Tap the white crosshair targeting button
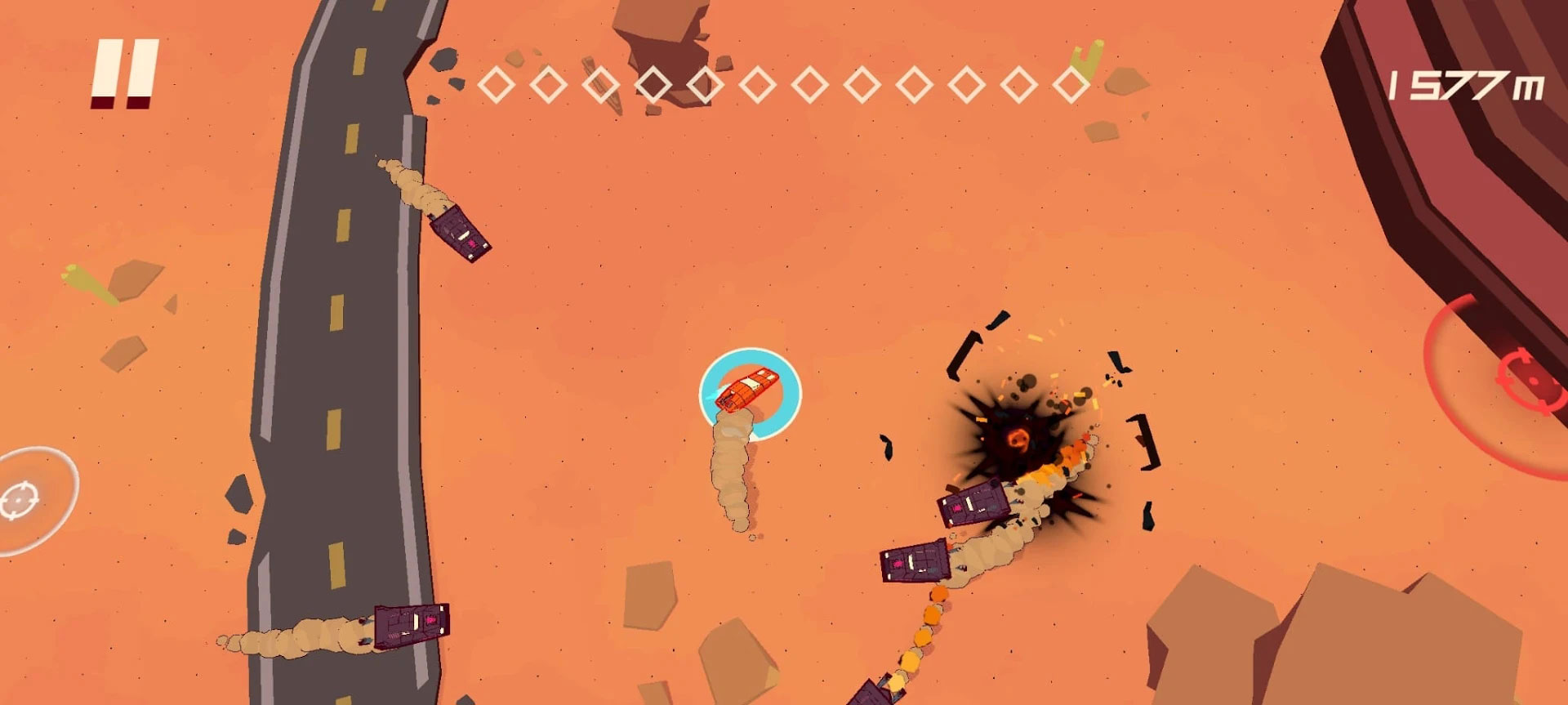This screenshot has width=1568, height=705. coord(20,500)
